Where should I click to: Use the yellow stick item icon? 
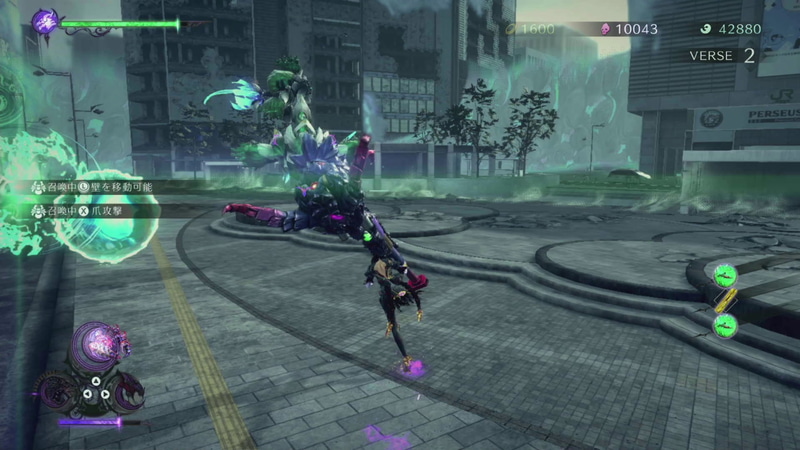[x=724, y=298]
